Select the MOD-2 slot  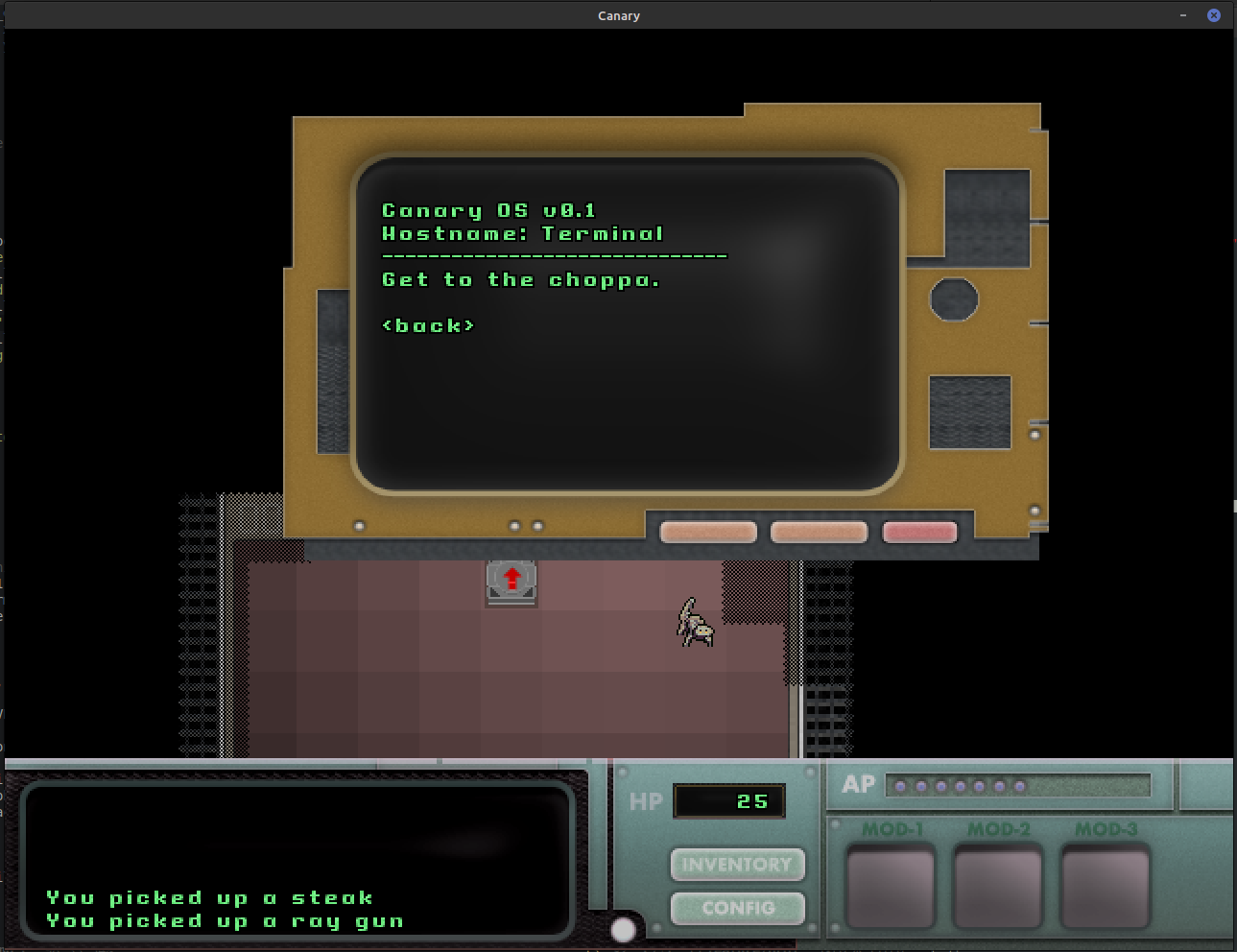(998, 886)
